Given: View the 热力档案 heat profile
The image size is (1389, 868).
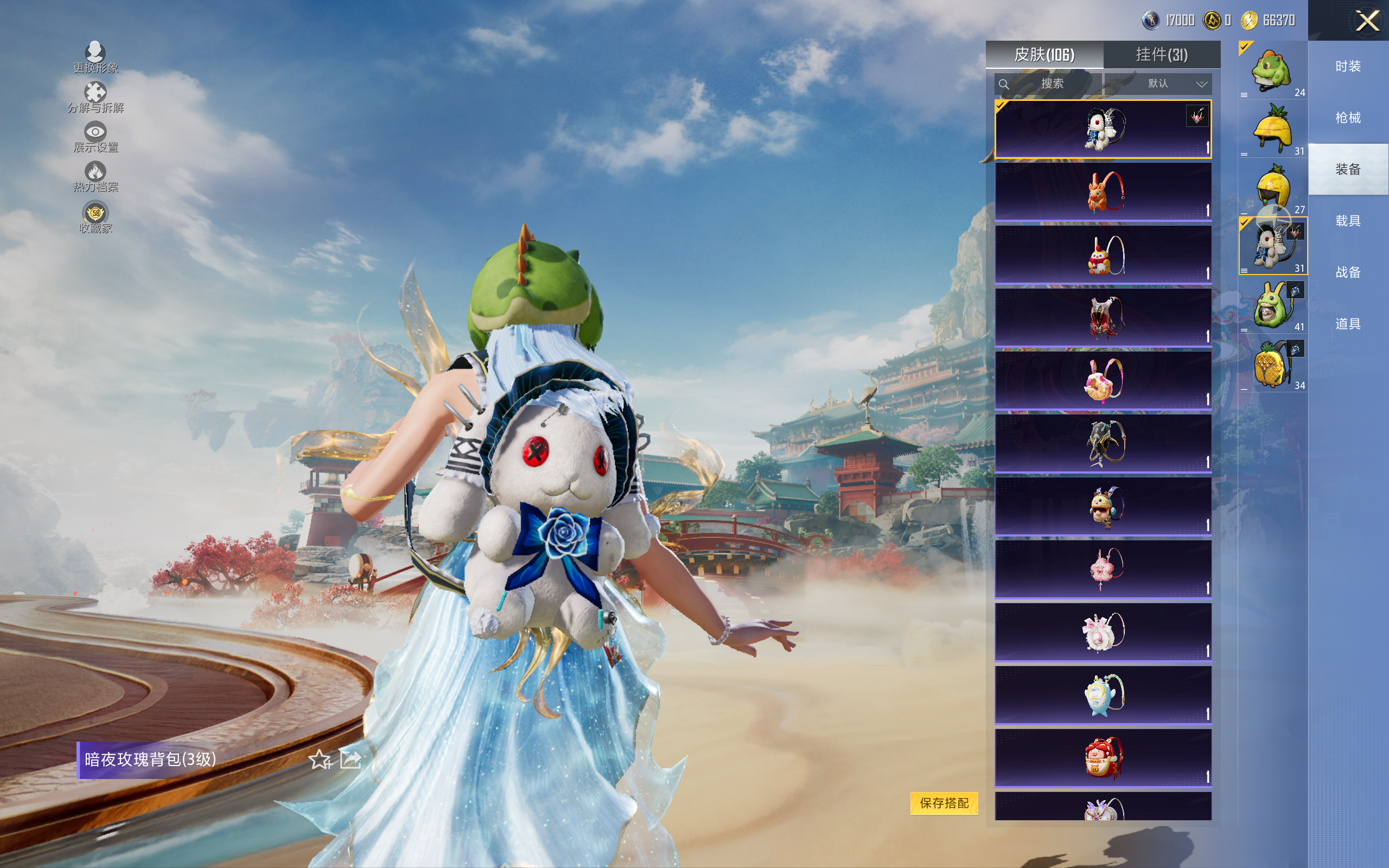Looking at the screenshot, I should (x=95, y=176).
